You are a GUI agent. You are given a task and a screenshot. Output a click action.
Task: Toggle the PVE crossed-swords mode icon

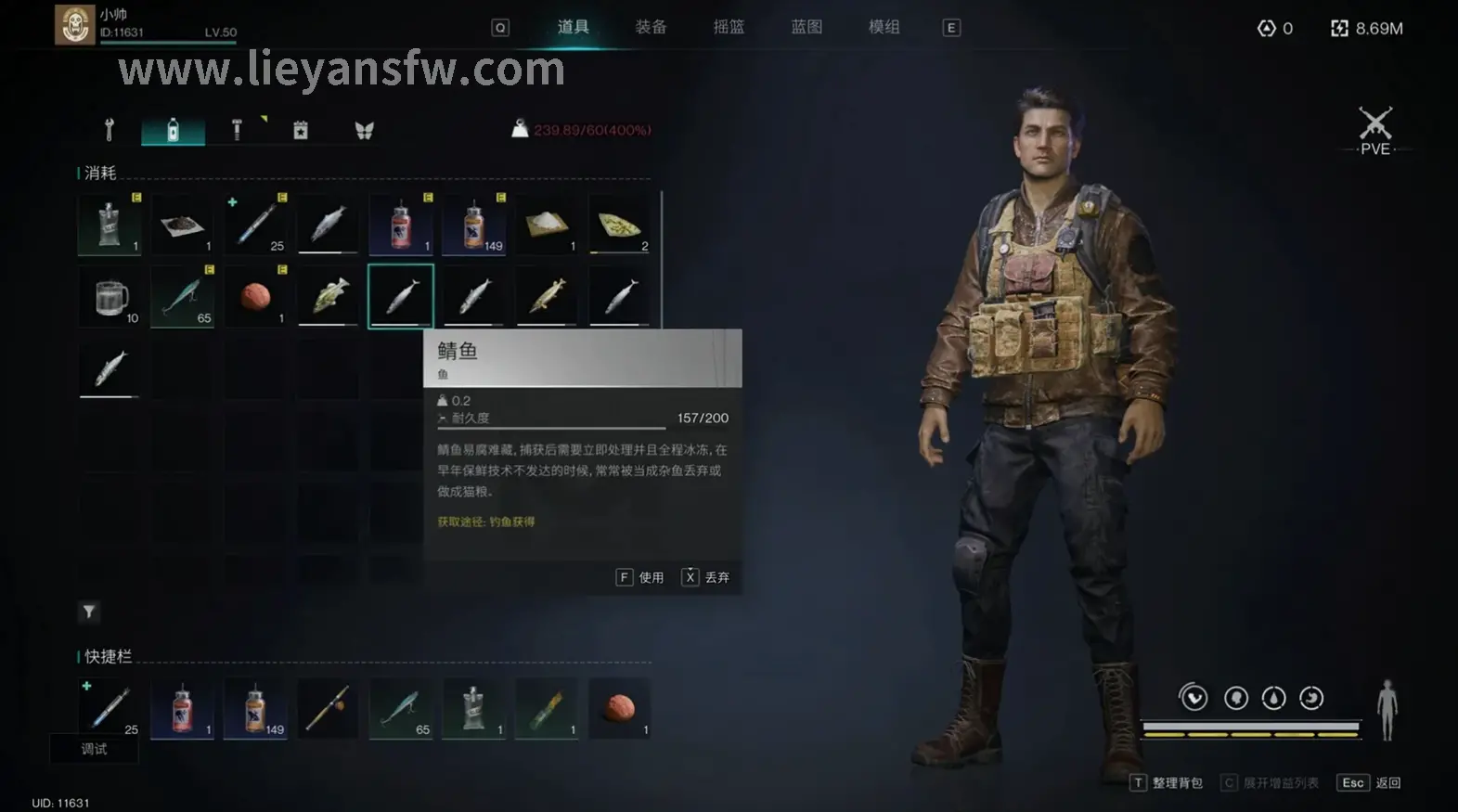(1374, 130)
